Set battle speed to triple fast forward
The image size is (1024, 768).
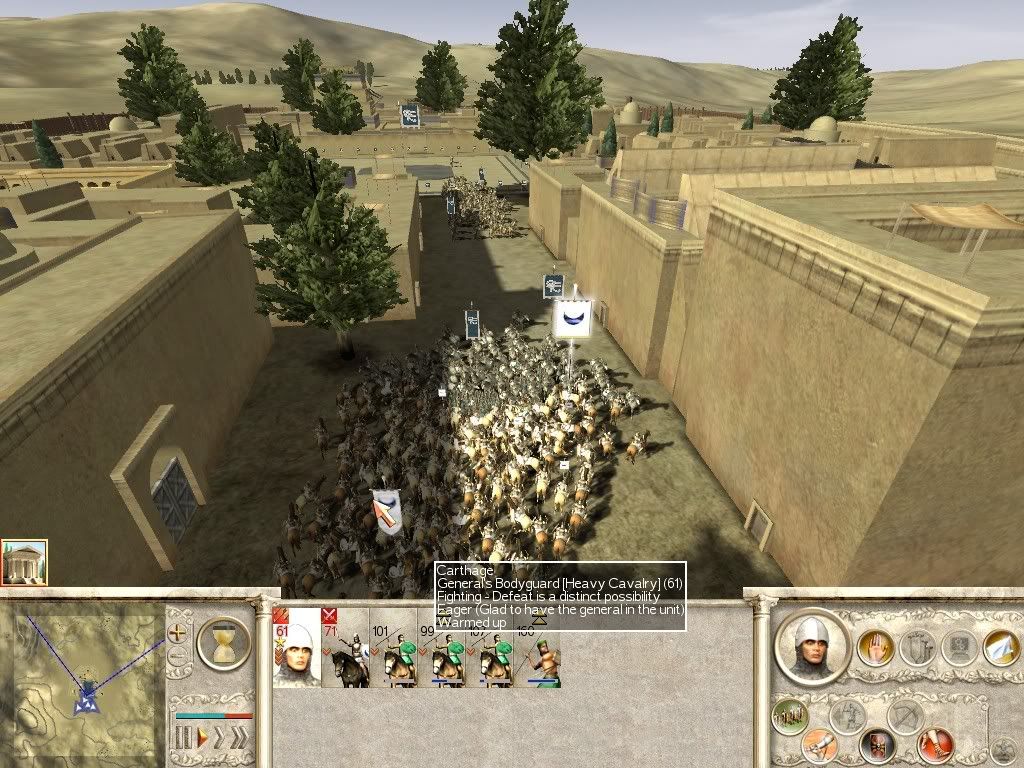point(240,738)
